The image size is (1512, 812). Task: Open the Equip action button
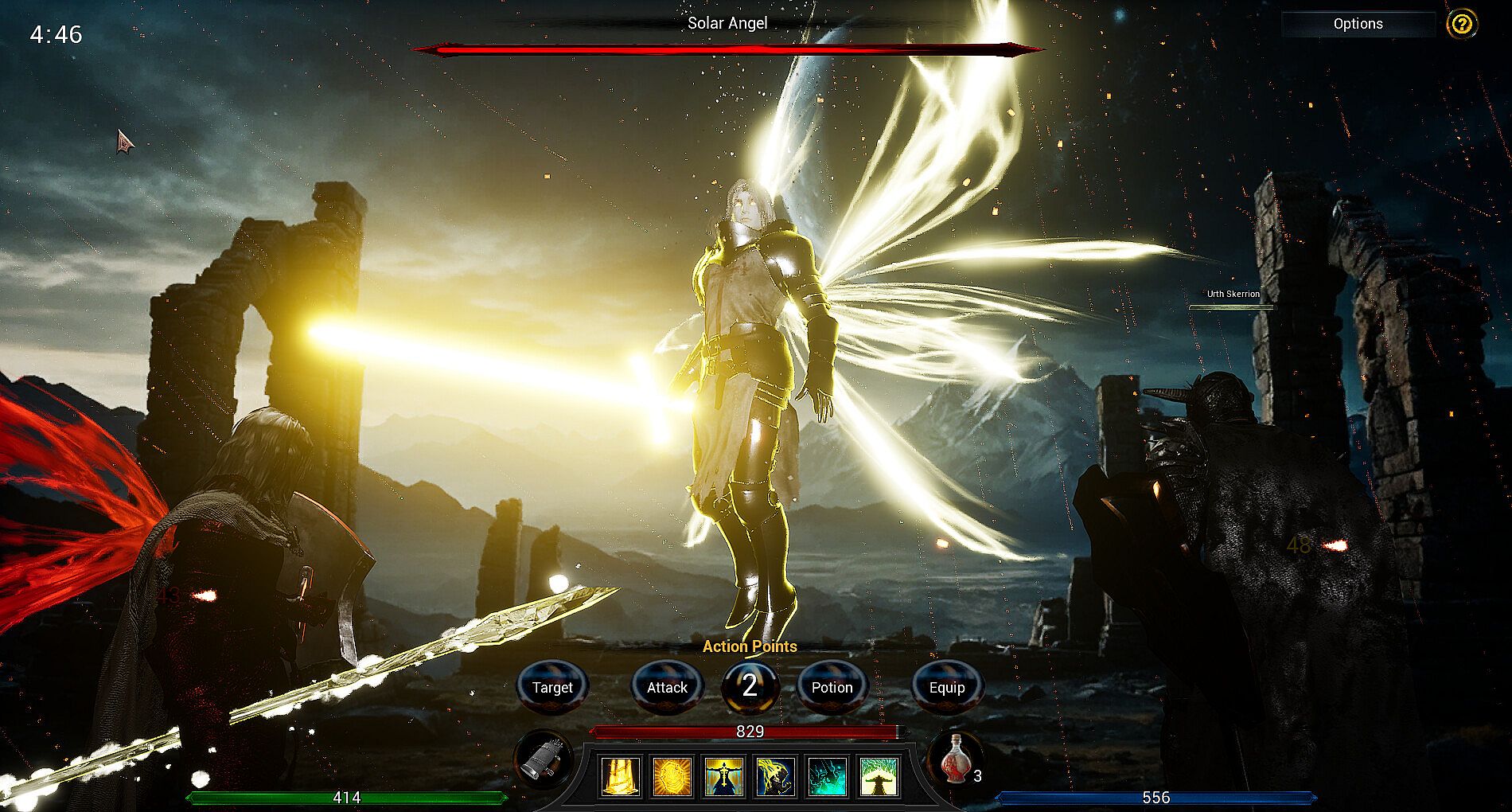tap(946, 687)
